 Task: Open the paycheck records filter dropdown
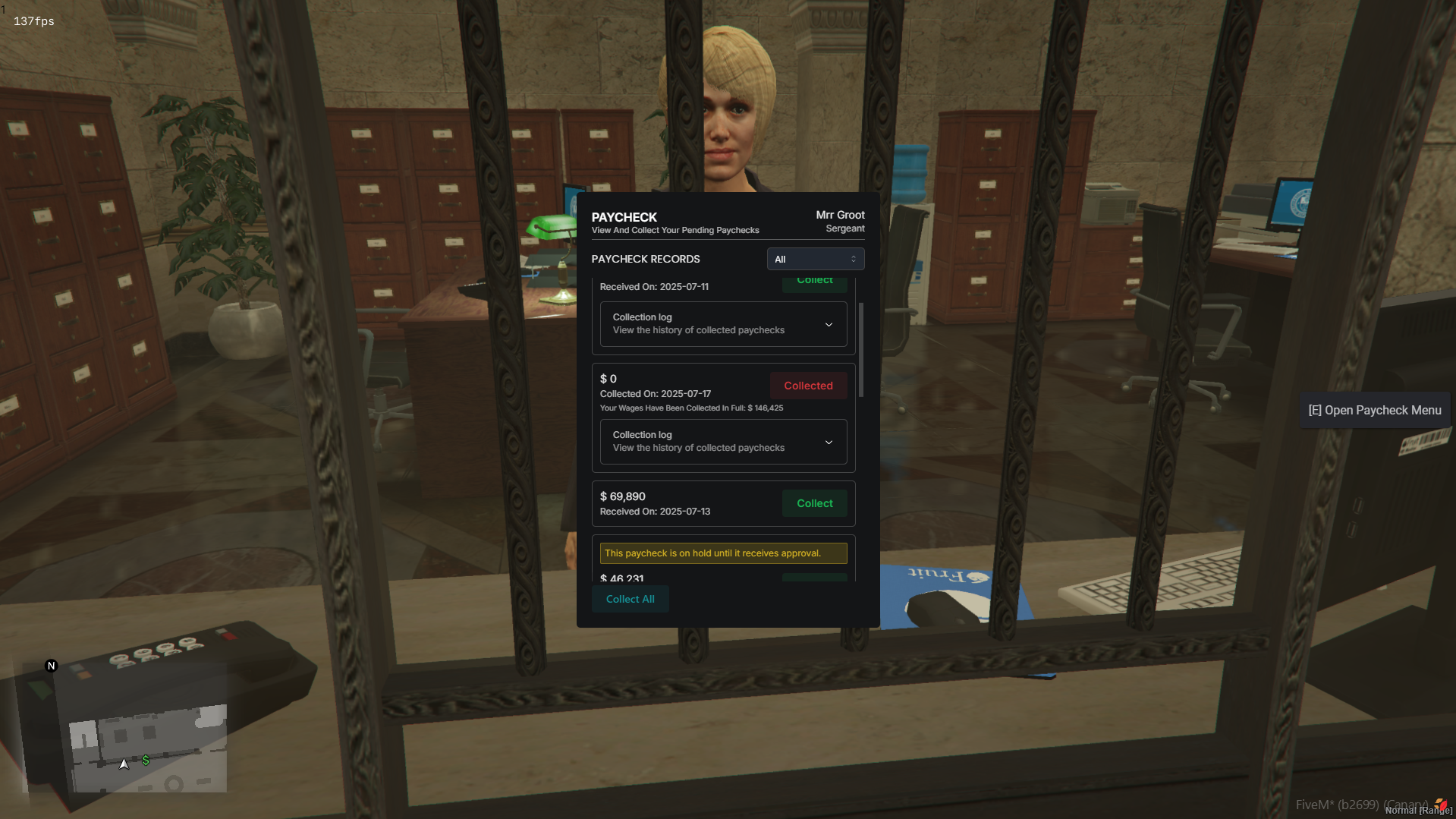815,259
